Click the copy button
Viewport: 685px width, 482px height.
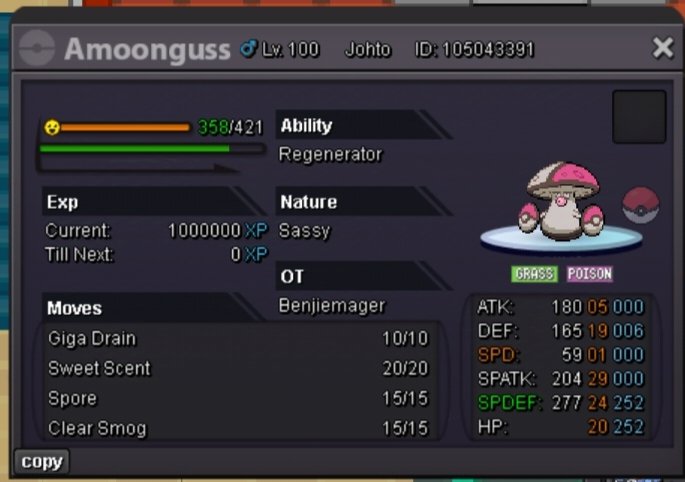coord(41,461)
